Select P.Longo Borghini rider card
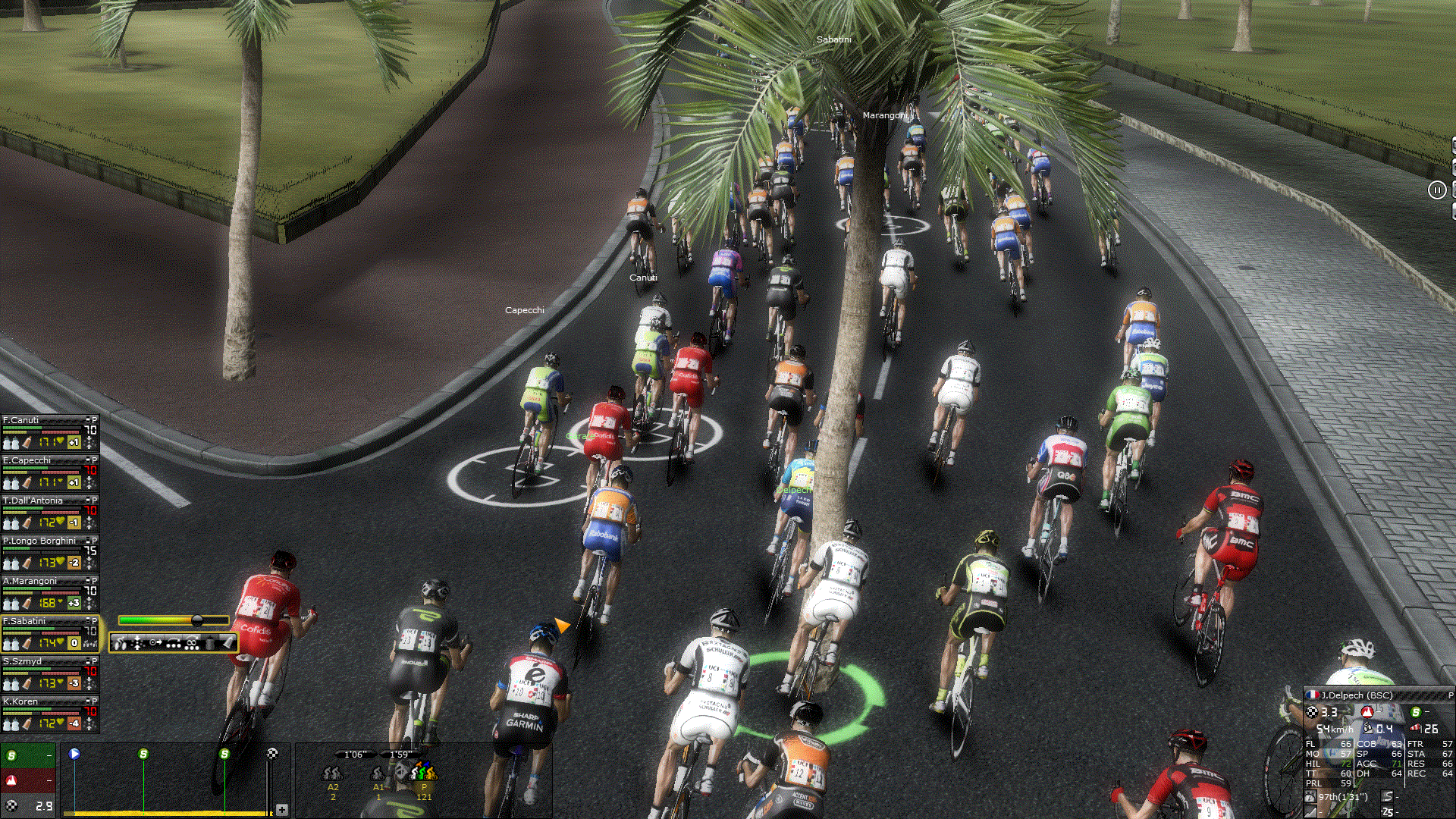 point(39,541)
